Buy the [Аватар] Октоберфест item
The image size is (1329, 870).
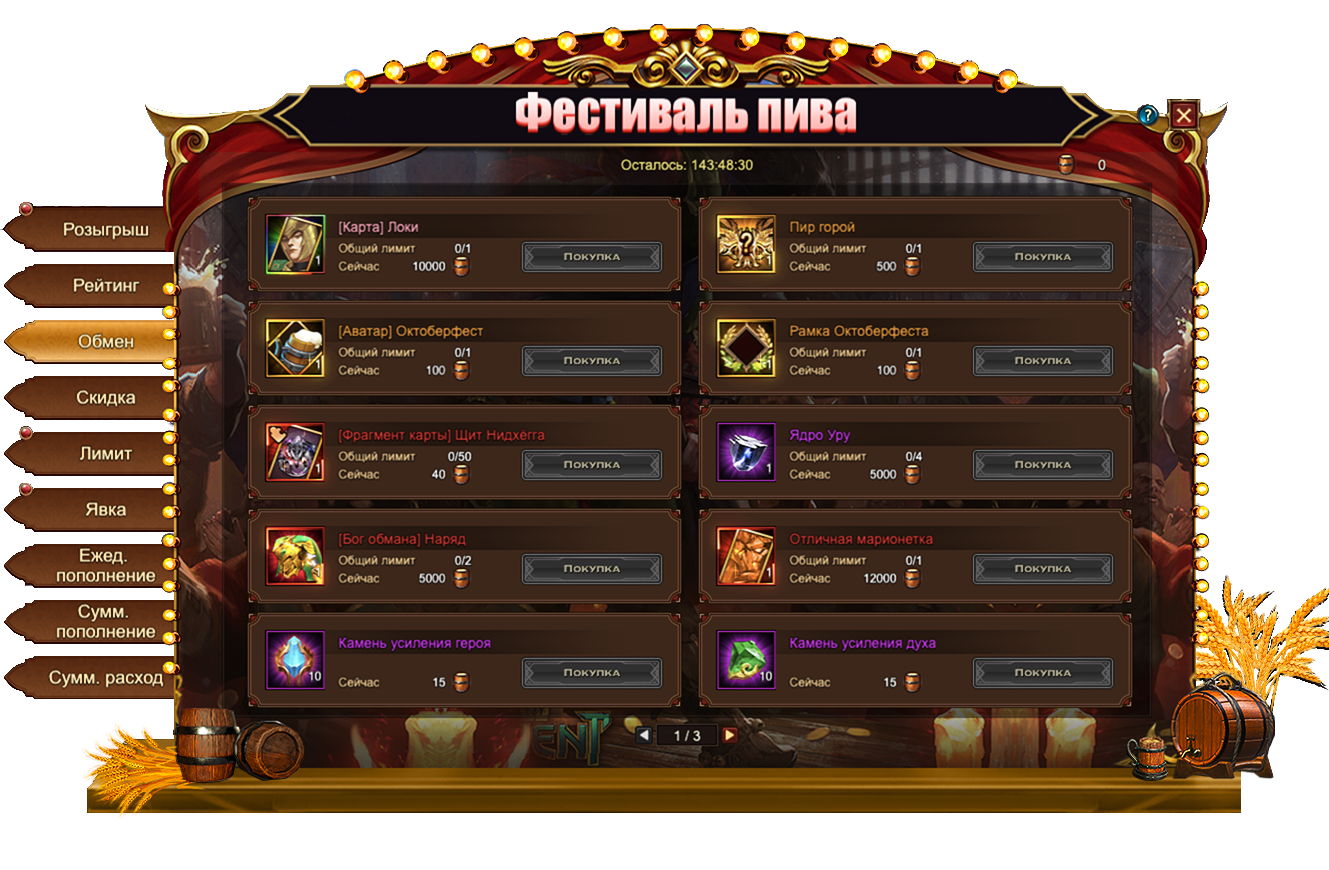[591, 361]
